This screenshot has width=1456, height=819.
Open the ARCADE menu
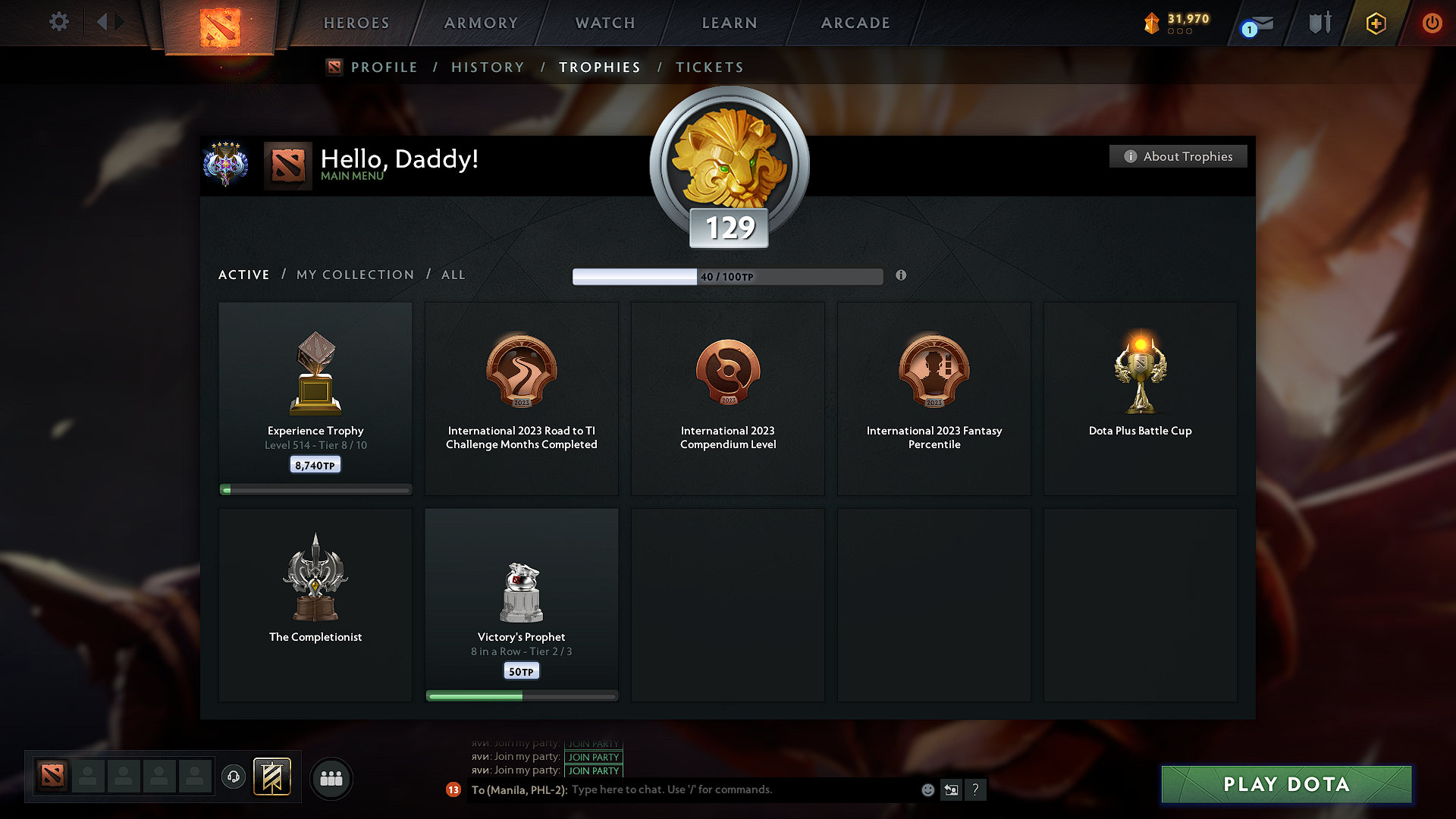coord(855,23)
